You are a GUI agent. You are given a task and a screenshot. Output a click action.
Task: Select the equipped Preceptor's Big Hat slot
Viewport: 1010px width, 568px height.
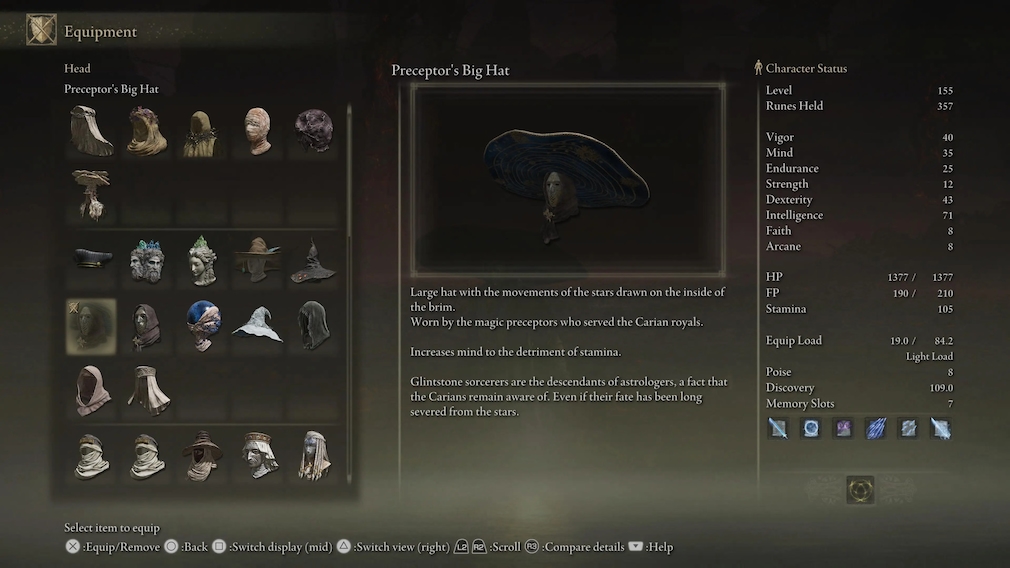[91, 326]
